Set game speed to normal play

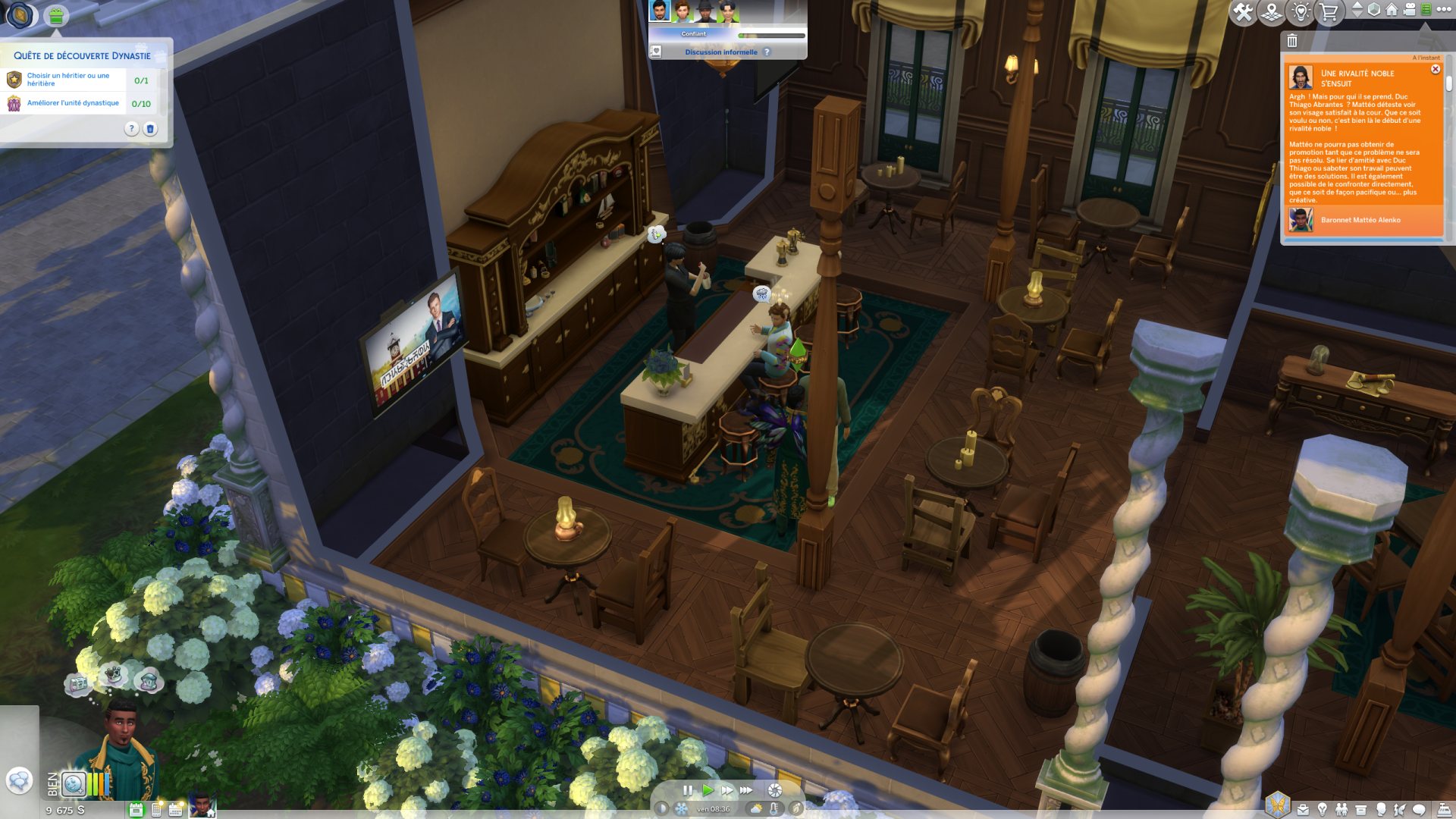pyautogui.click(x=708, y=790)
